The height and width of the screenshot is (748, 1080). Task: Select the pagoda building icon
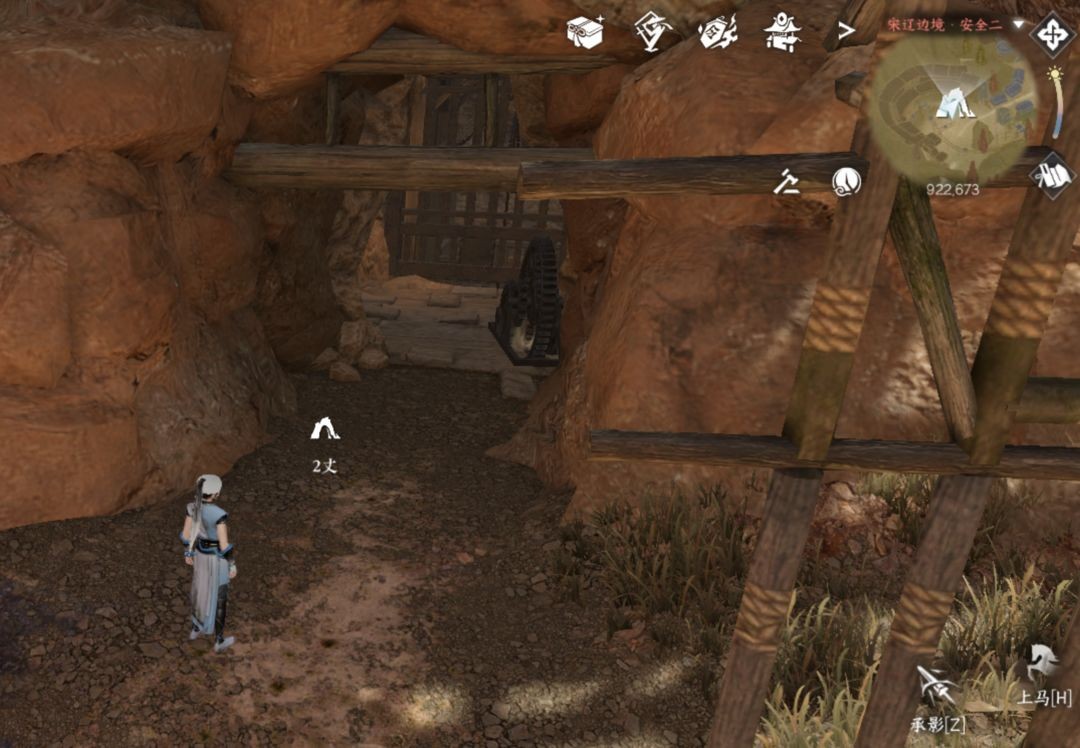782,32
